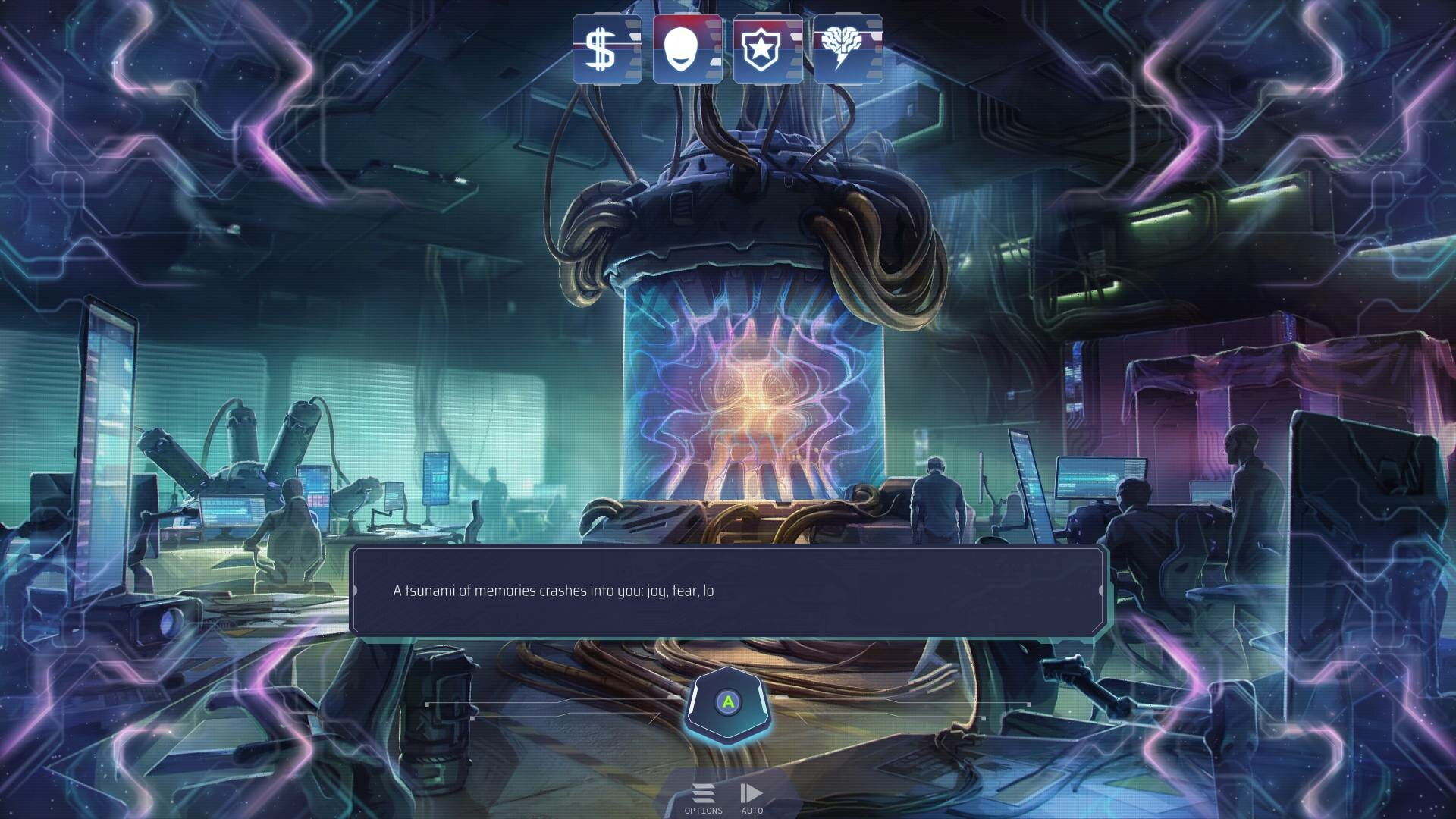Select the brain lightning stat icon
This screenshot has height=819, width=1456.
coord(848,49)
